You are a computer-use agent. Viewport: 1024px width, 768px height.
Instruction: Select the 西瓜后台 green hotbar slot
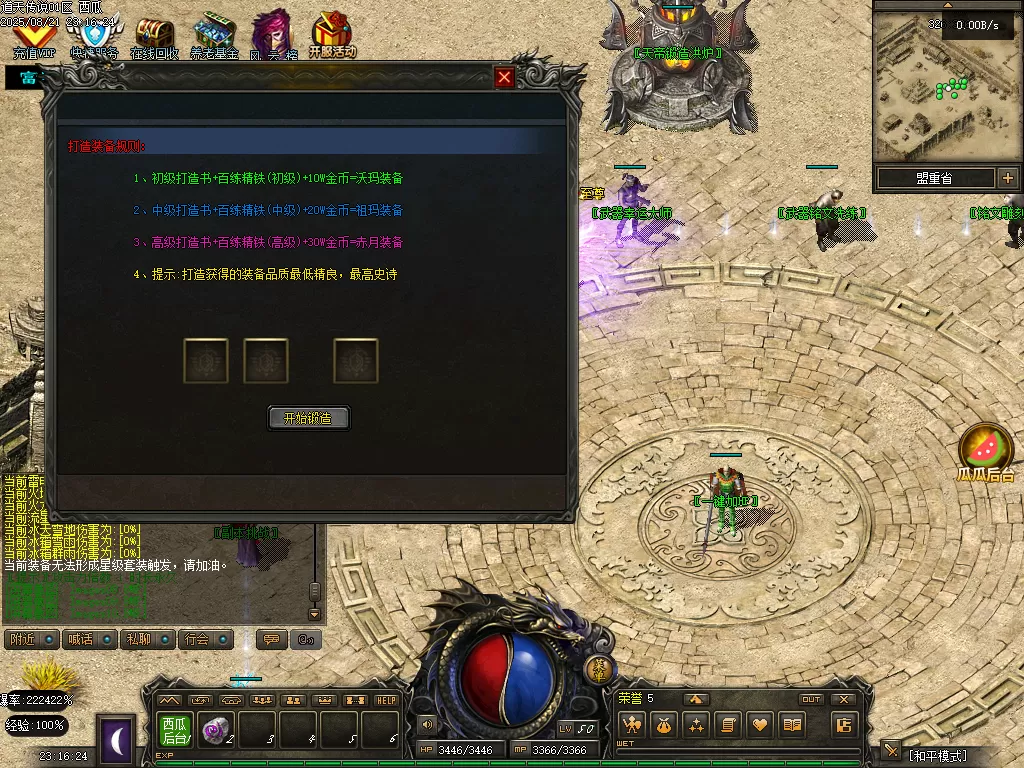click(175, 730)
